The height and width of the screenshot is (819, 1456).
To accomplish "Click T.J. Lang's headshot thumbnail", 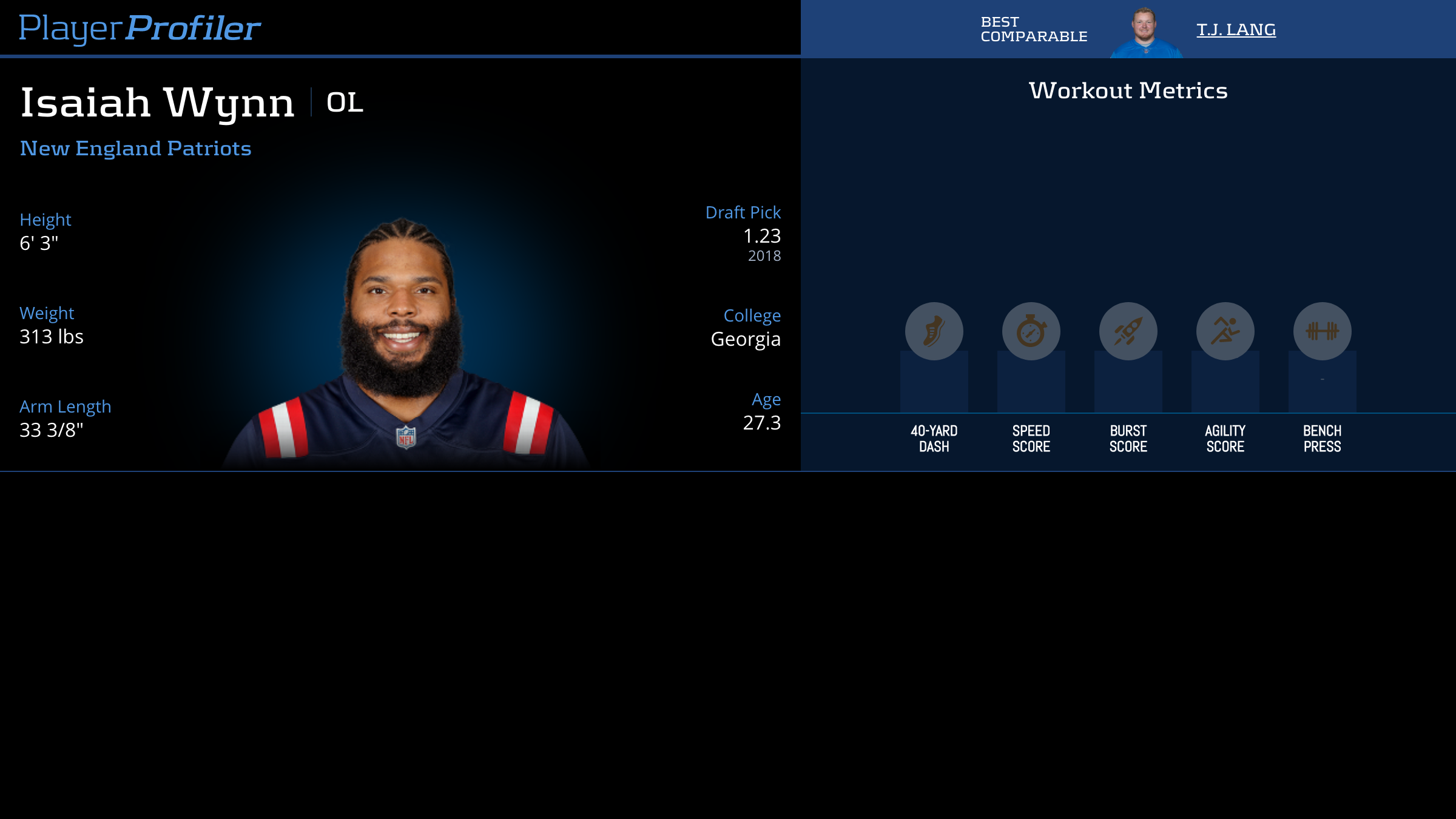I will (1145, 32).
